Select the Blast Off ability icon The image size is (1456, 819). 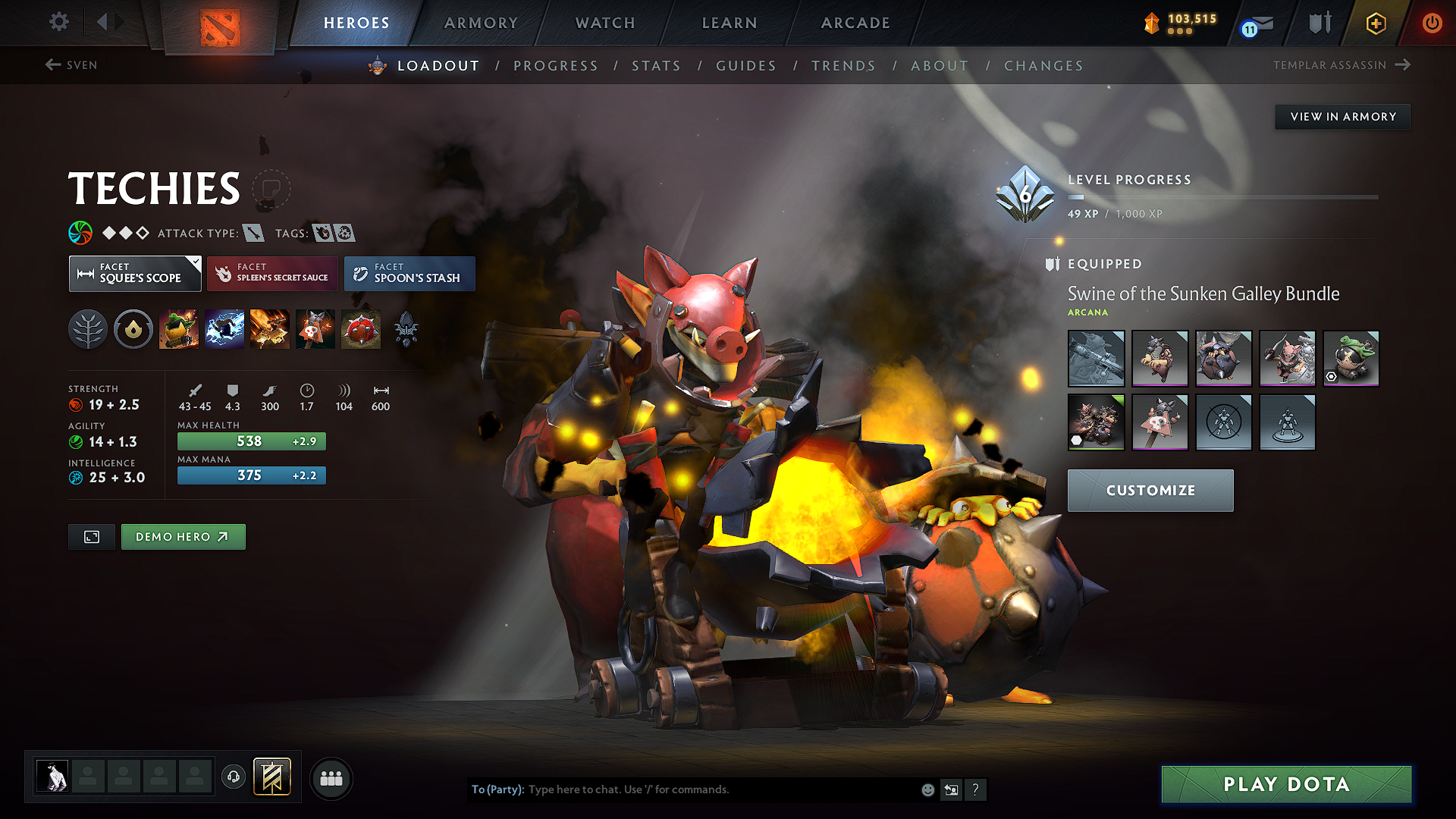point(270,328)
